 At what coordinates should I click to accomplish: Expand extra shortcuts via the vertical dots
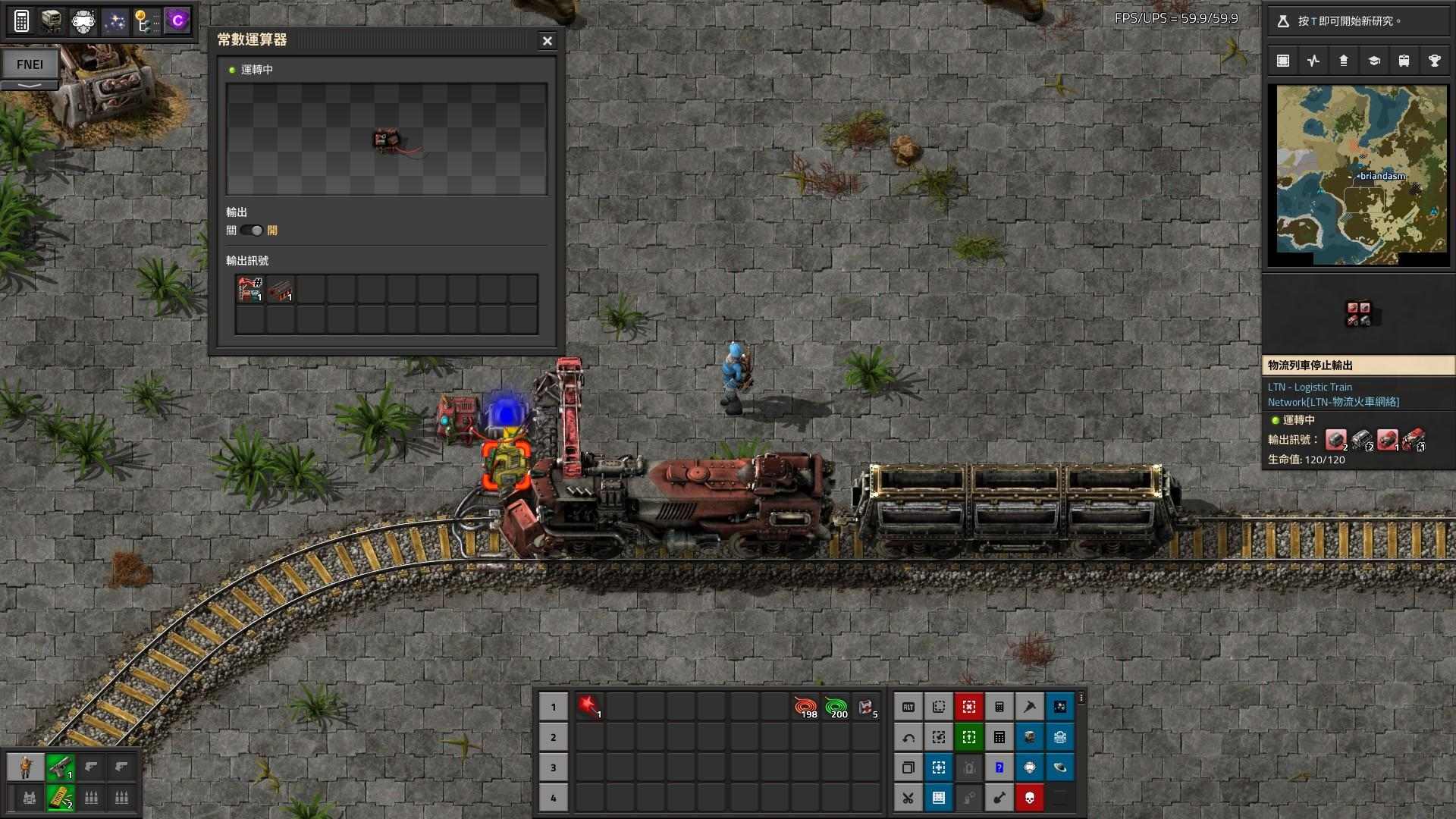1081,699
